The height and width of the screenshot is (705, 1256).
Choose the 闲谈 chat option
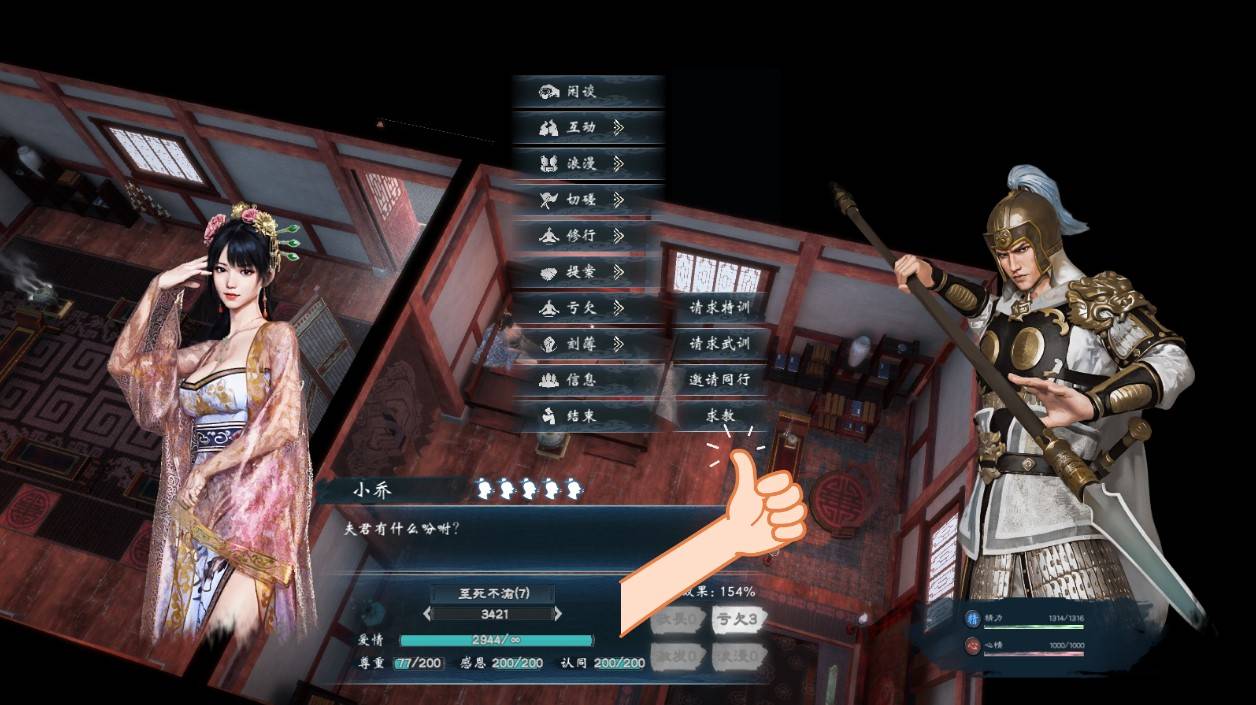[588, 91]
